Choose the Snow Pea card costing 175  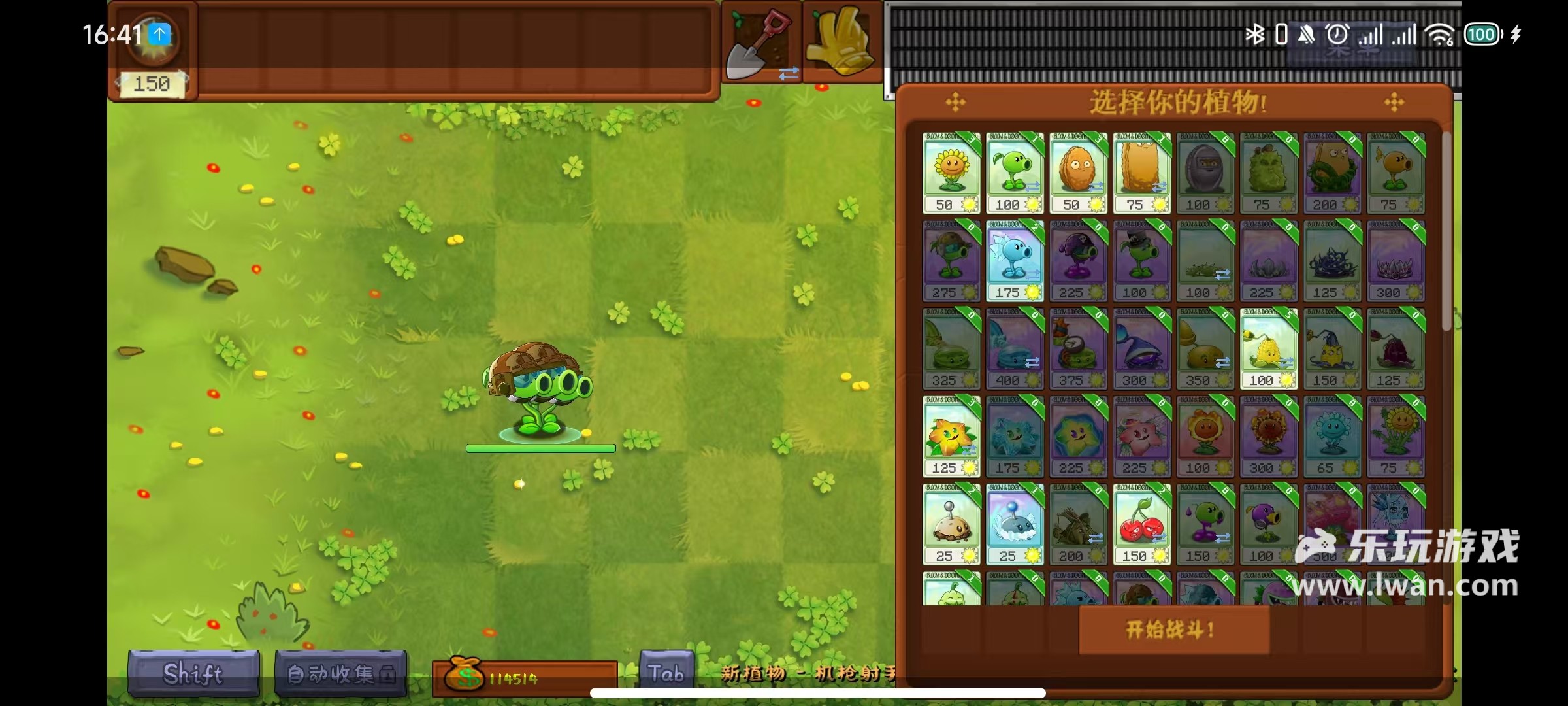(1014, 260)
